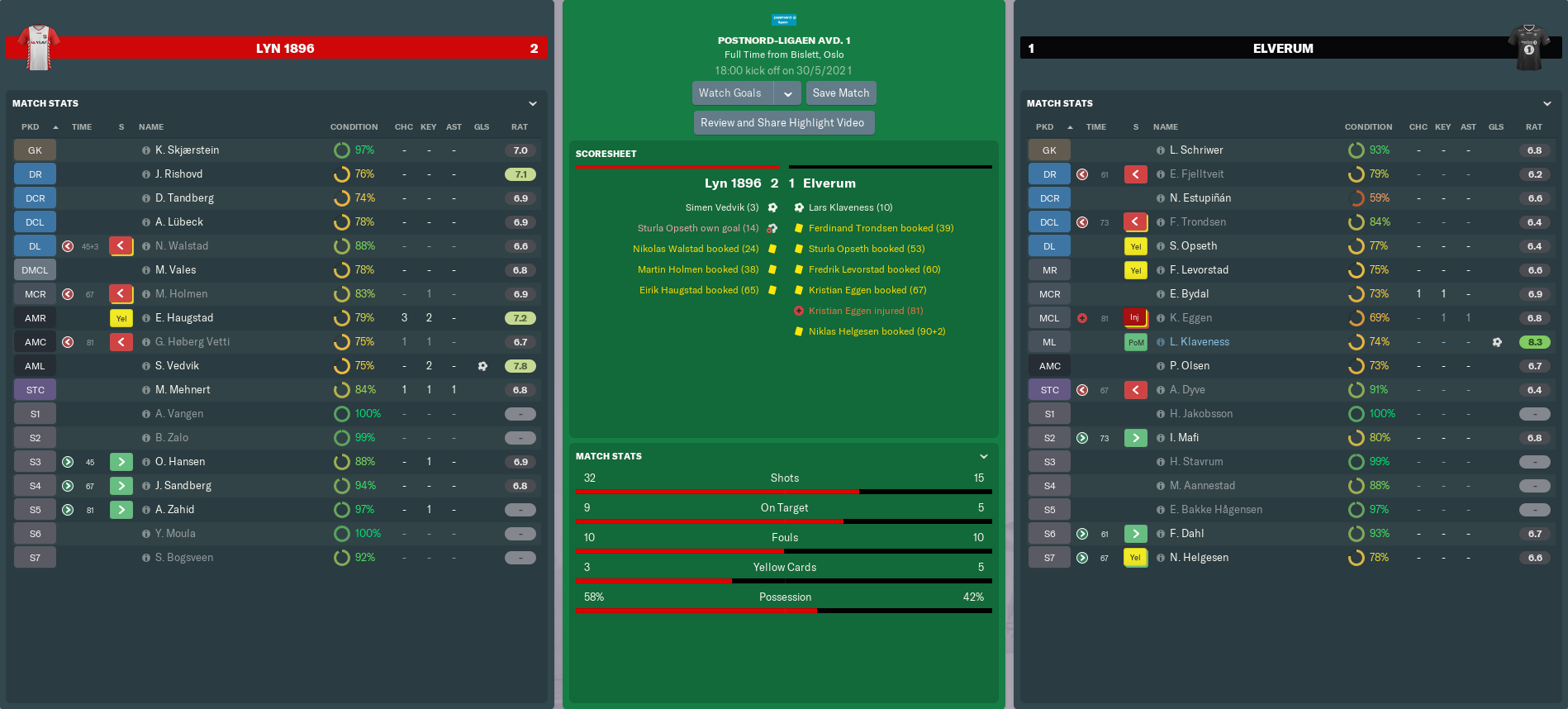Open Review and Share Highlight Video

click(x=782, y=123)
